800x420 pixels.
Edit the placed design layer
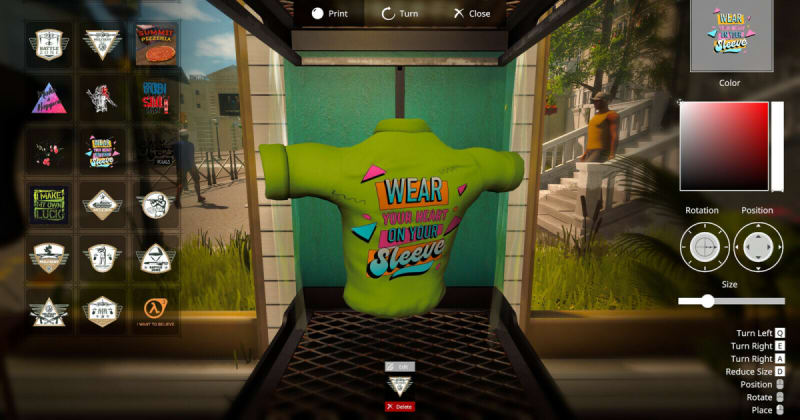click(x=399, y=367)
